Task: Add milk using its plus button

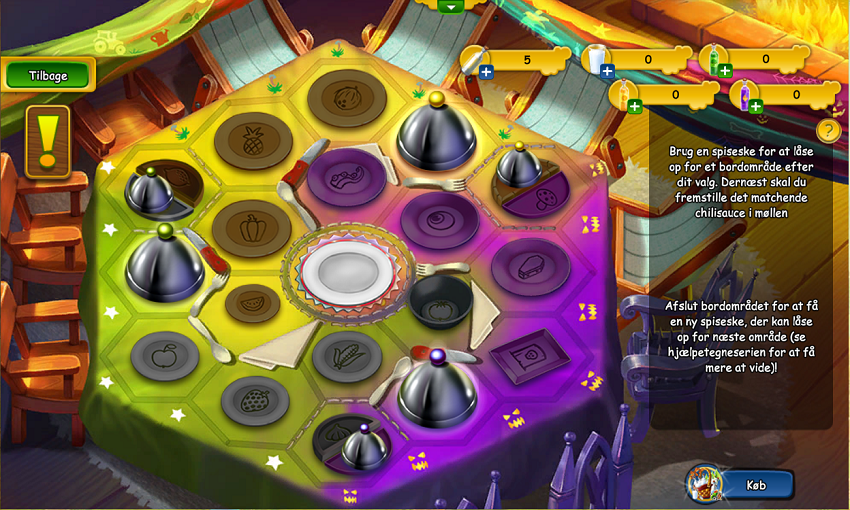Action: coord(607,71)
